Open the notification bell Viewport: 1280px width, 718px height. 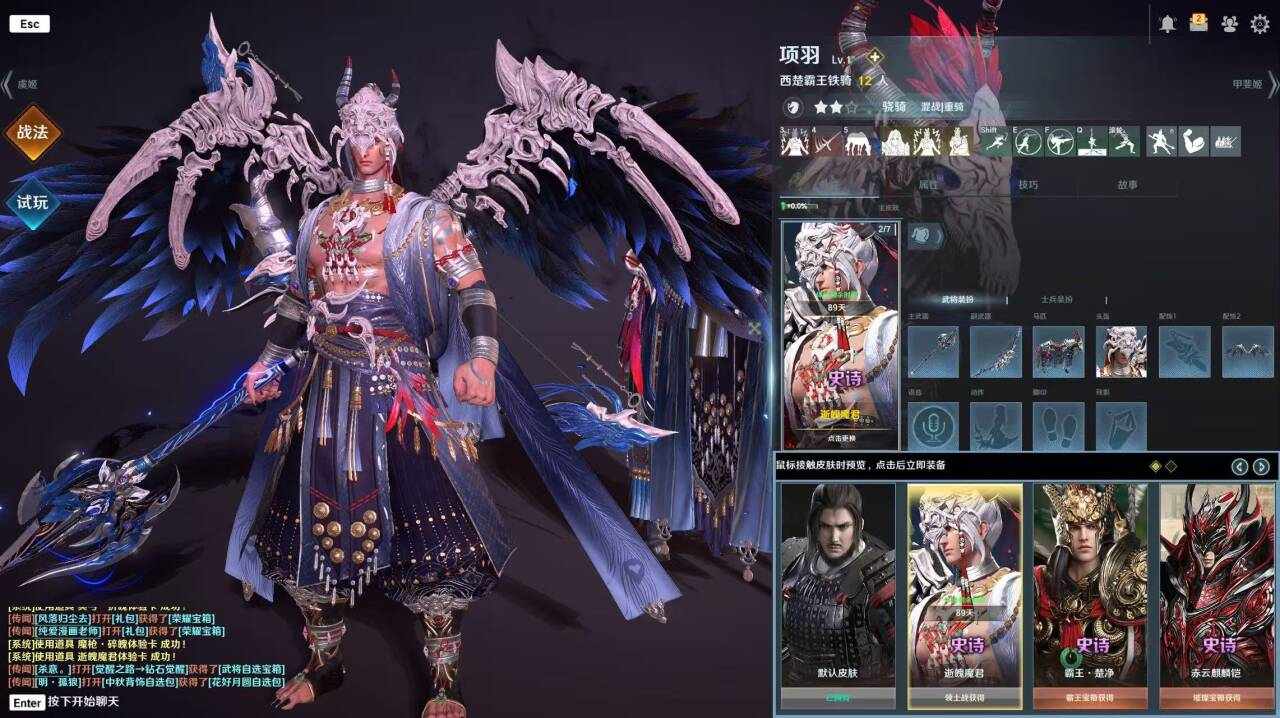click(1167, 24)
